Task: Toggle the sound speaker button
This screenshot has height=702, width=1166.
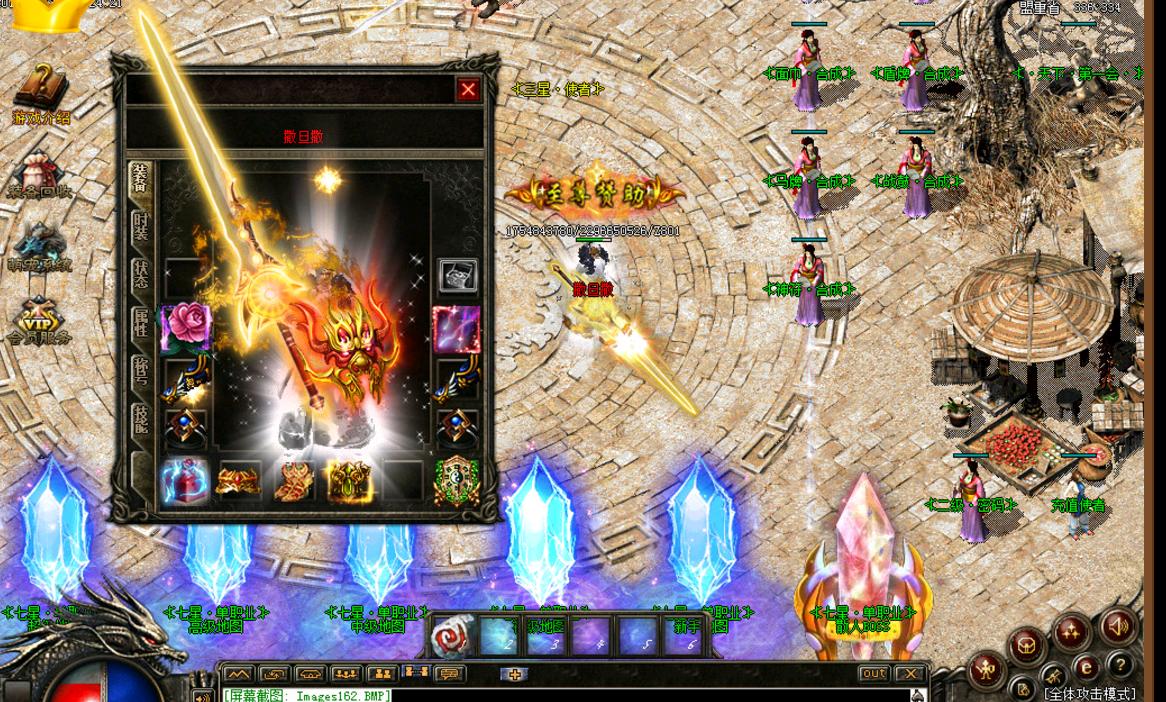Action: point(1119,627)
